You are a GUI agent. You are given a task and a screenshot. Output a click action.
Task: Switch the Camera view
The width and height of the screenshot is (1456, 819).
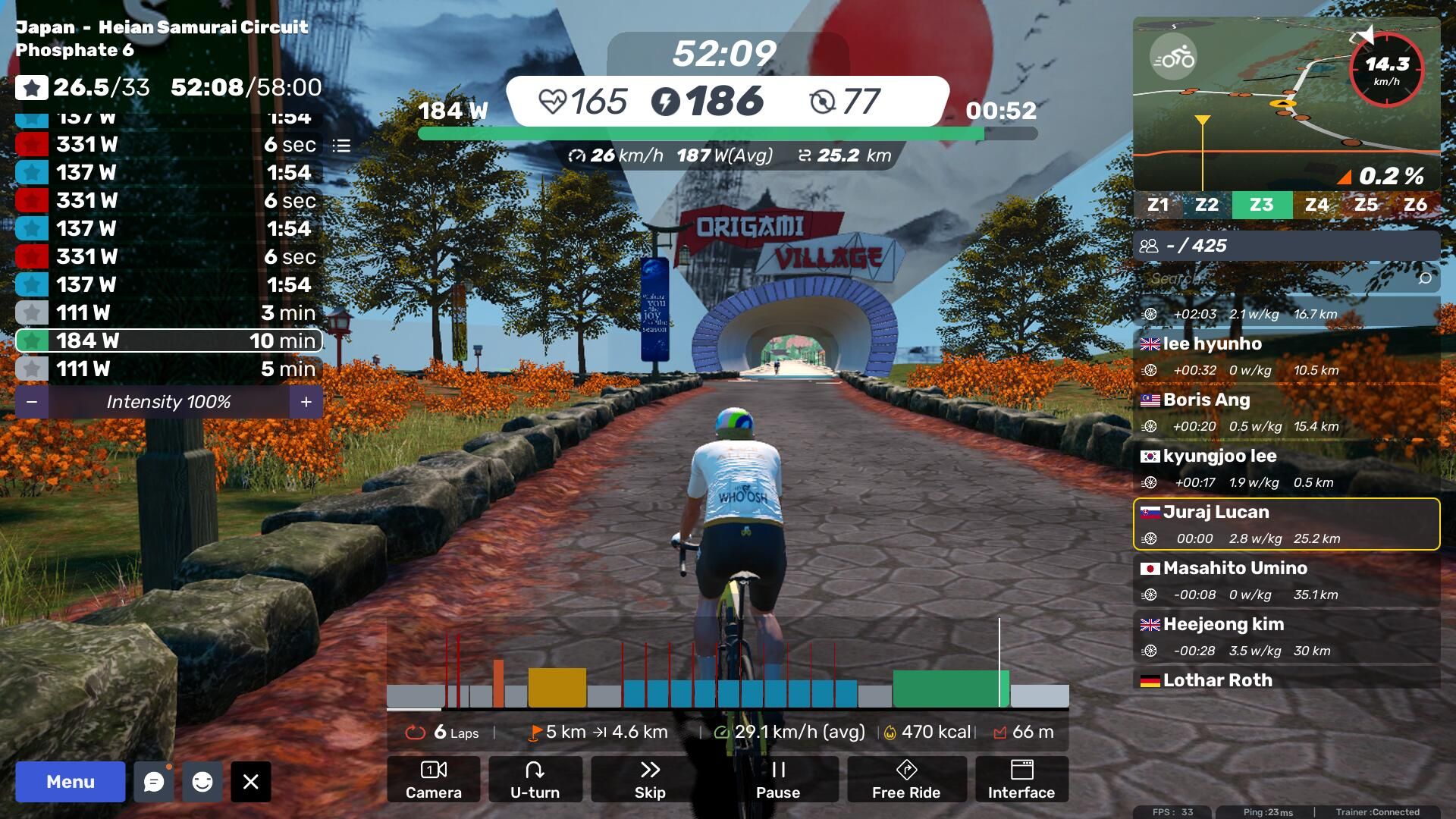434,780
